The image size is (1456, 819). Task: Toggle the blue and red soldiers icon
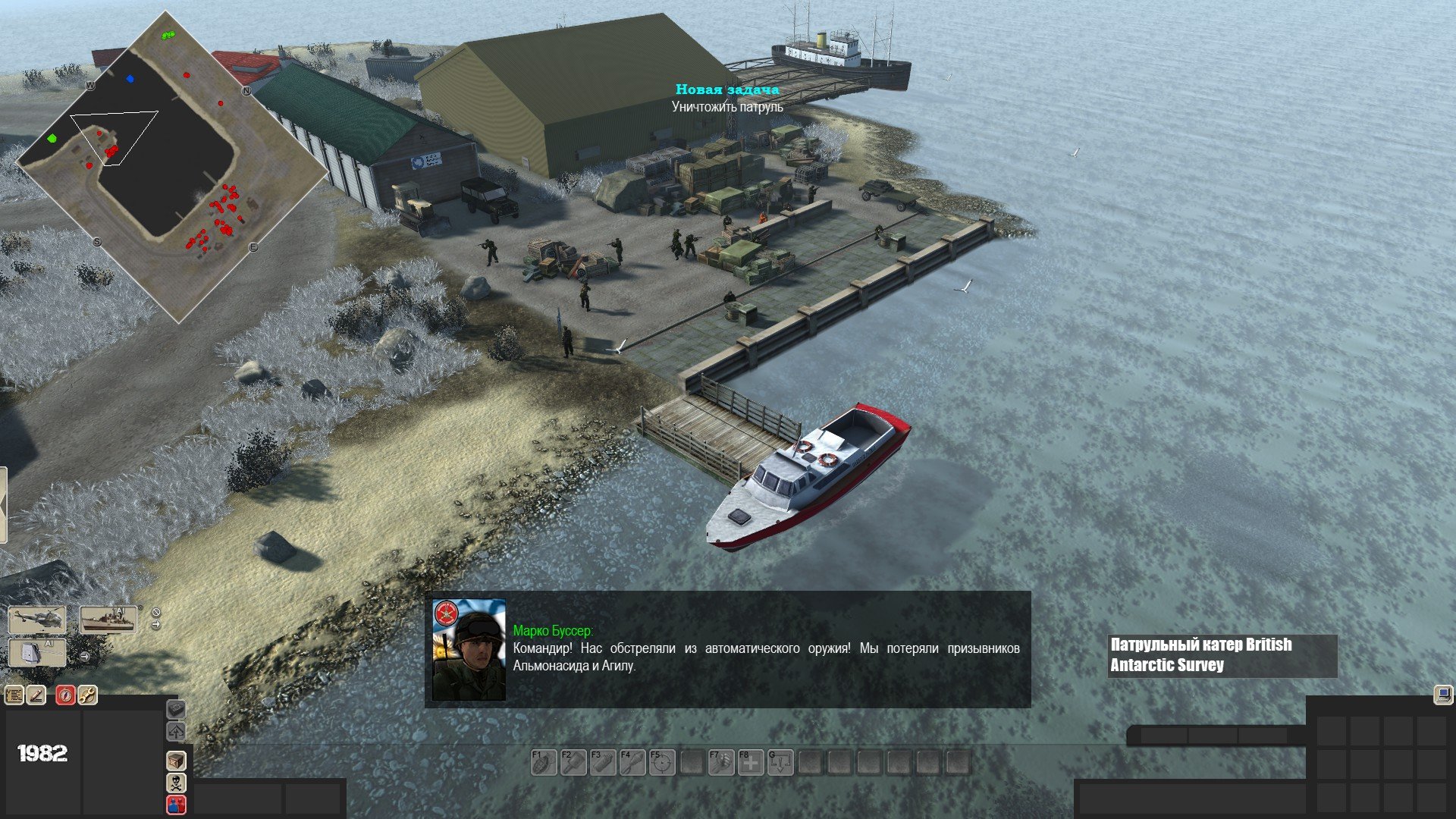[x=176, y=804]
